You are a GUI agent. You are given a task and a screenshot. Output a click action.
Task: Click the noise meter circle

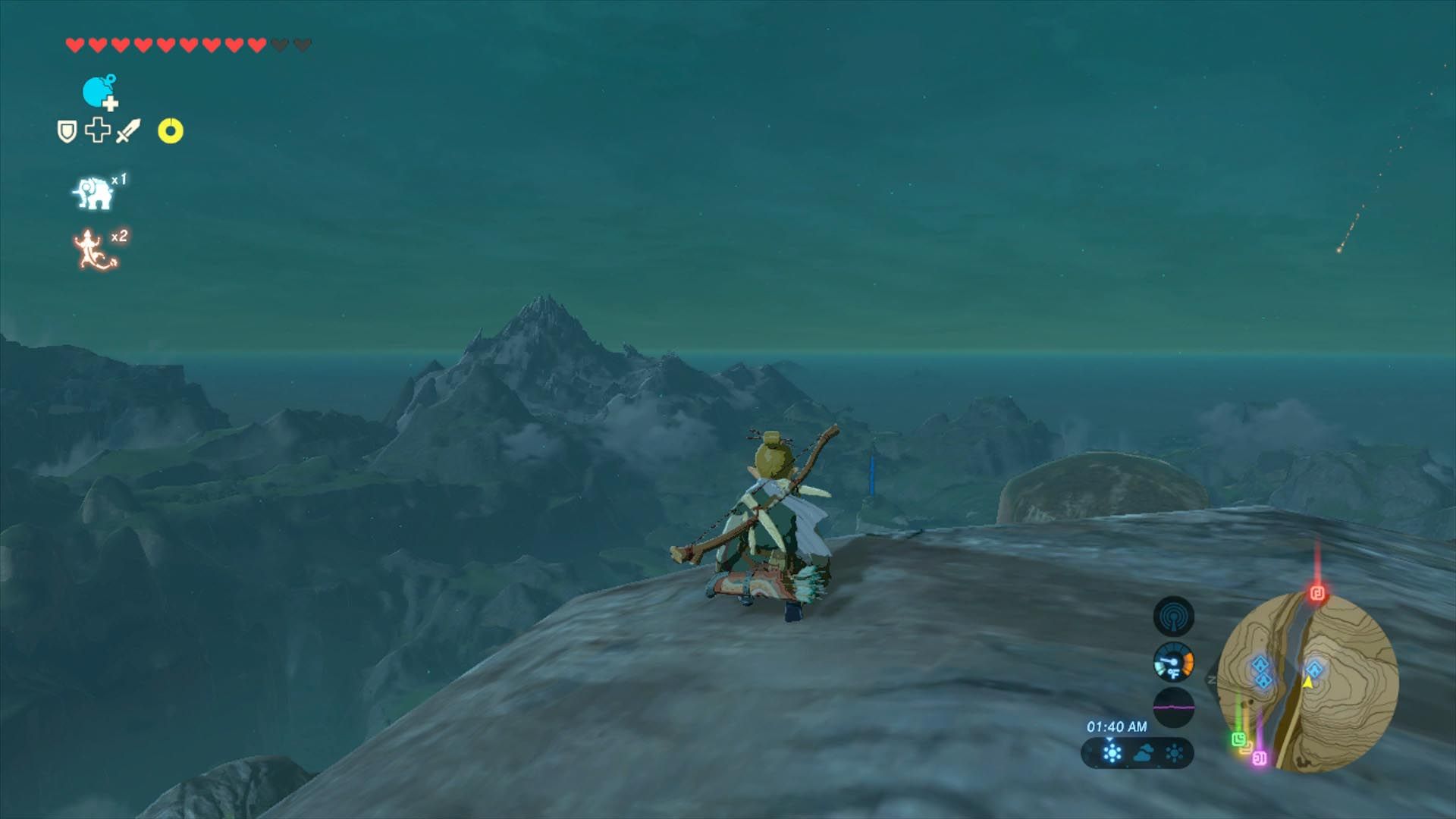pos(1174,708)
